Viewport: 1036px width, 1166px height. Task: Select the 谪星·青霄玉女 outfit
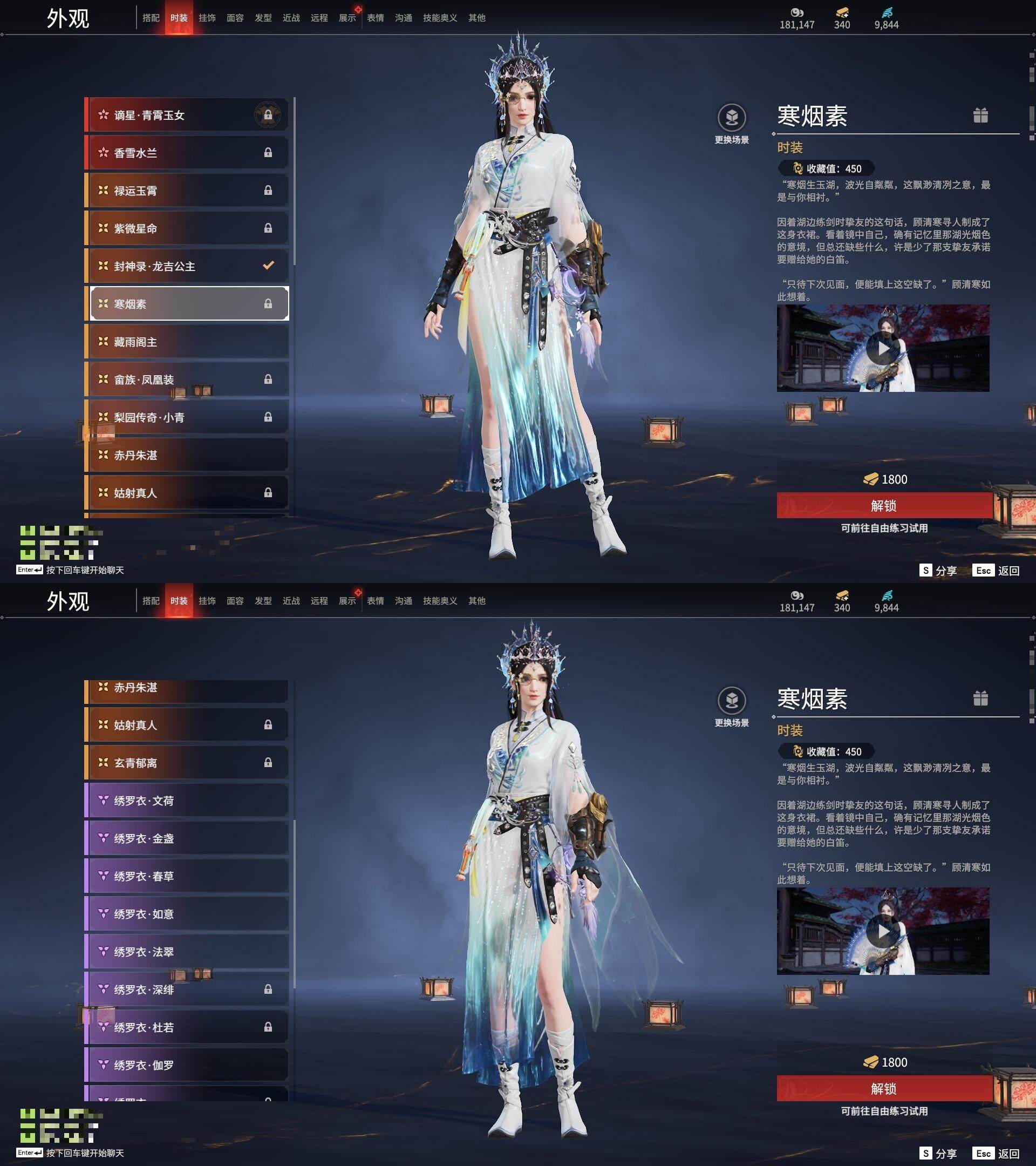(x=187, y=115)
